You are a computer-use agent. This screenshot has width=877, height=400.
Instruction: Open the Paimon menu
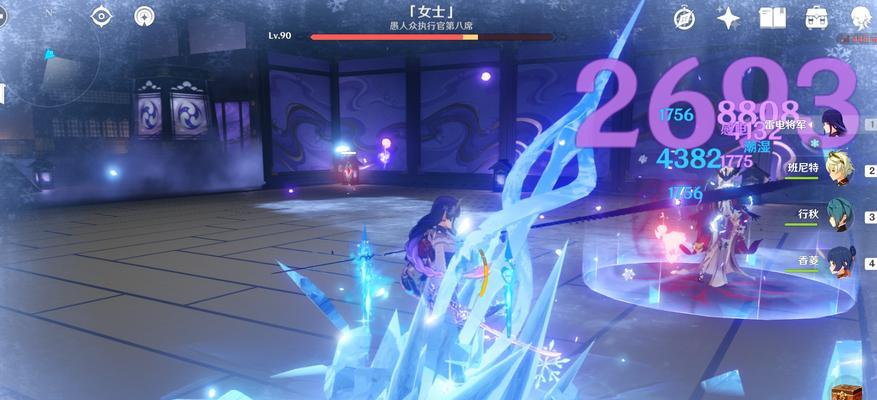click(861, 17)
